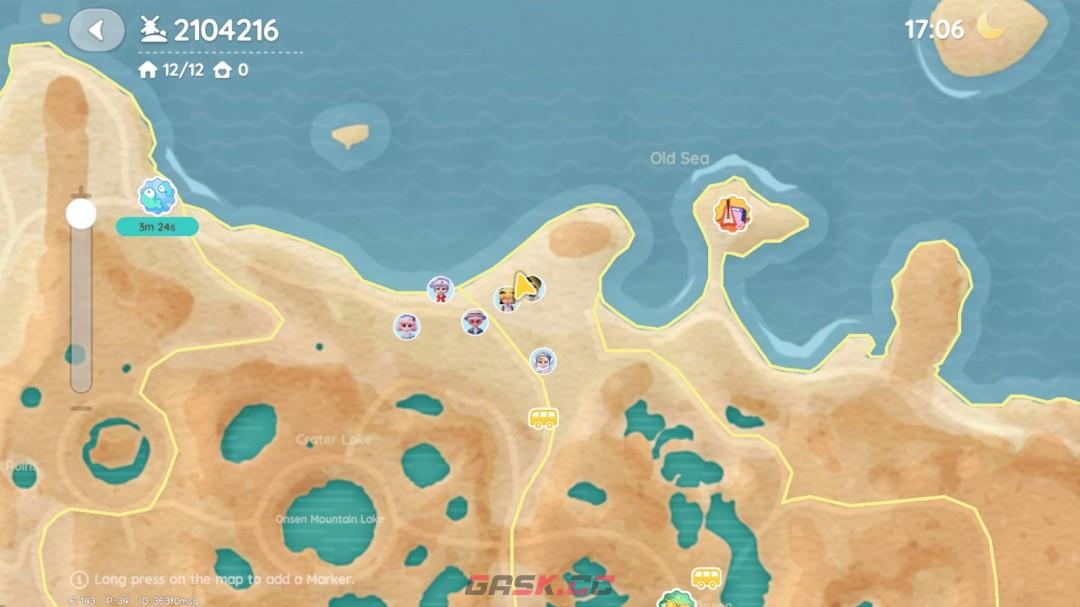Click the minus end of the zoom slider
The width and height of the screenshot is (1080, 607).
[x=81, y=408]
